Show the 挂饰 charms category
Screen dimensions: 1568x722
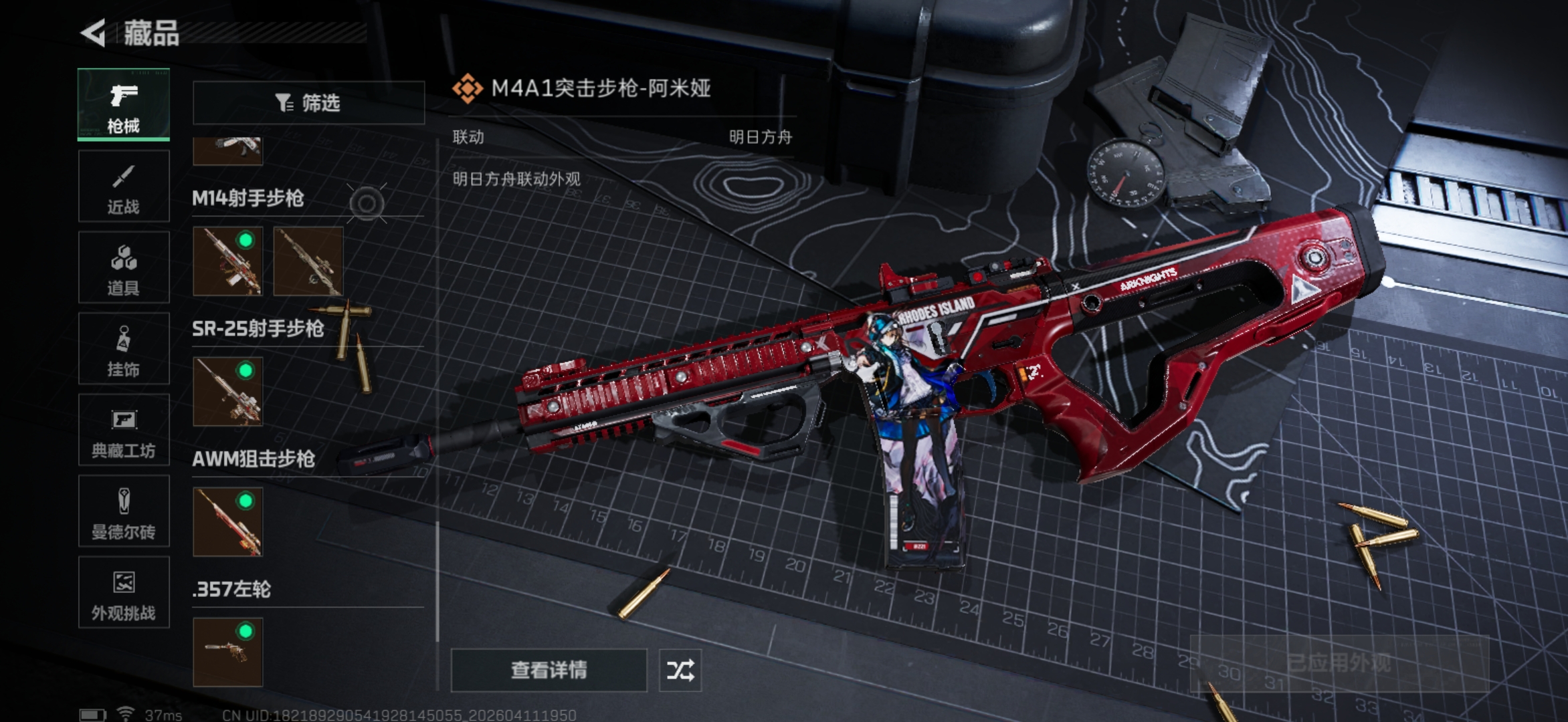click(124, 349)
